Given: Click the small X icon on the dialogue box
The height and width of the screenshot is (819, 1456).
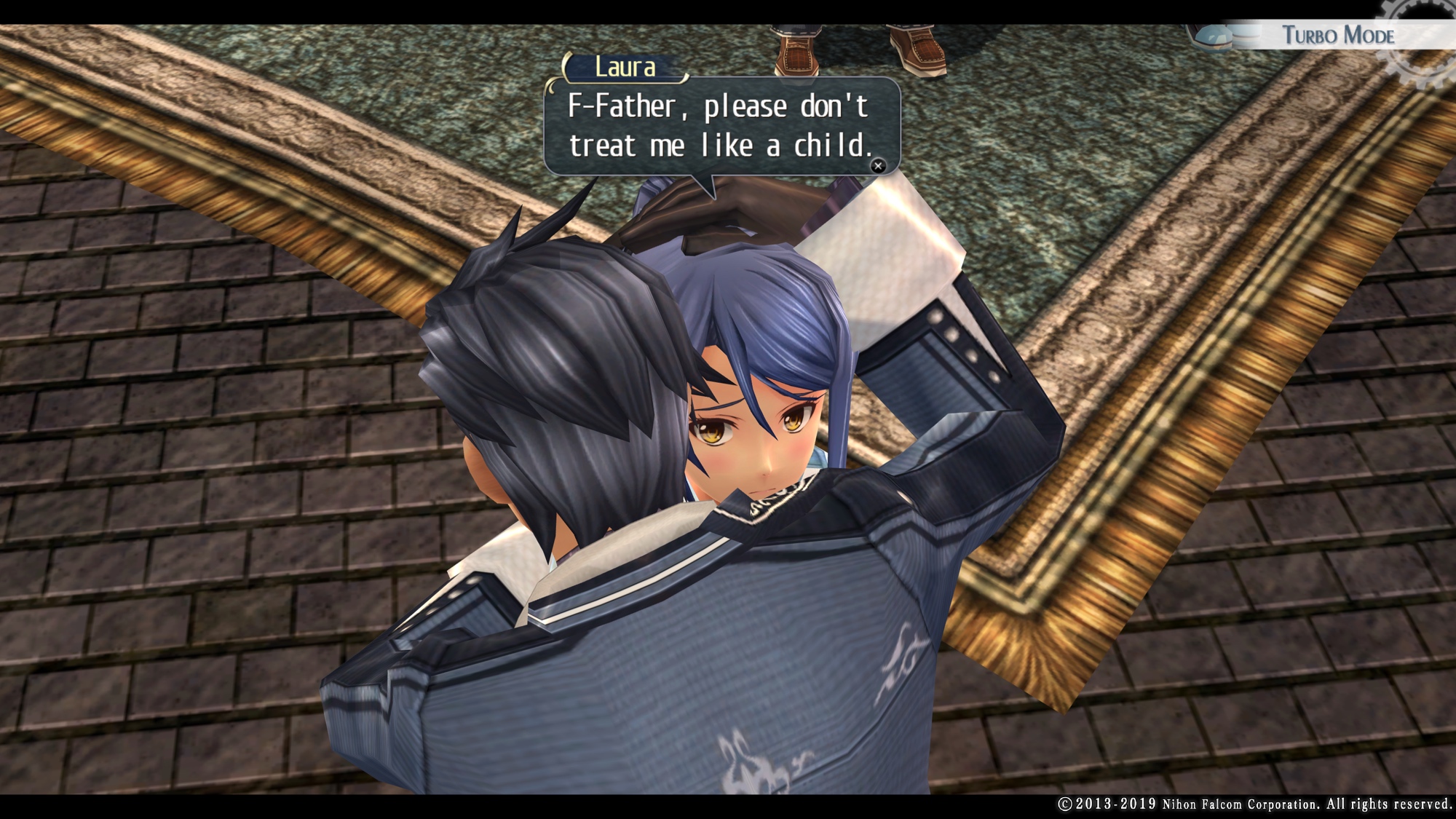Looking at the screenshot, I should [x=878, y=166].
